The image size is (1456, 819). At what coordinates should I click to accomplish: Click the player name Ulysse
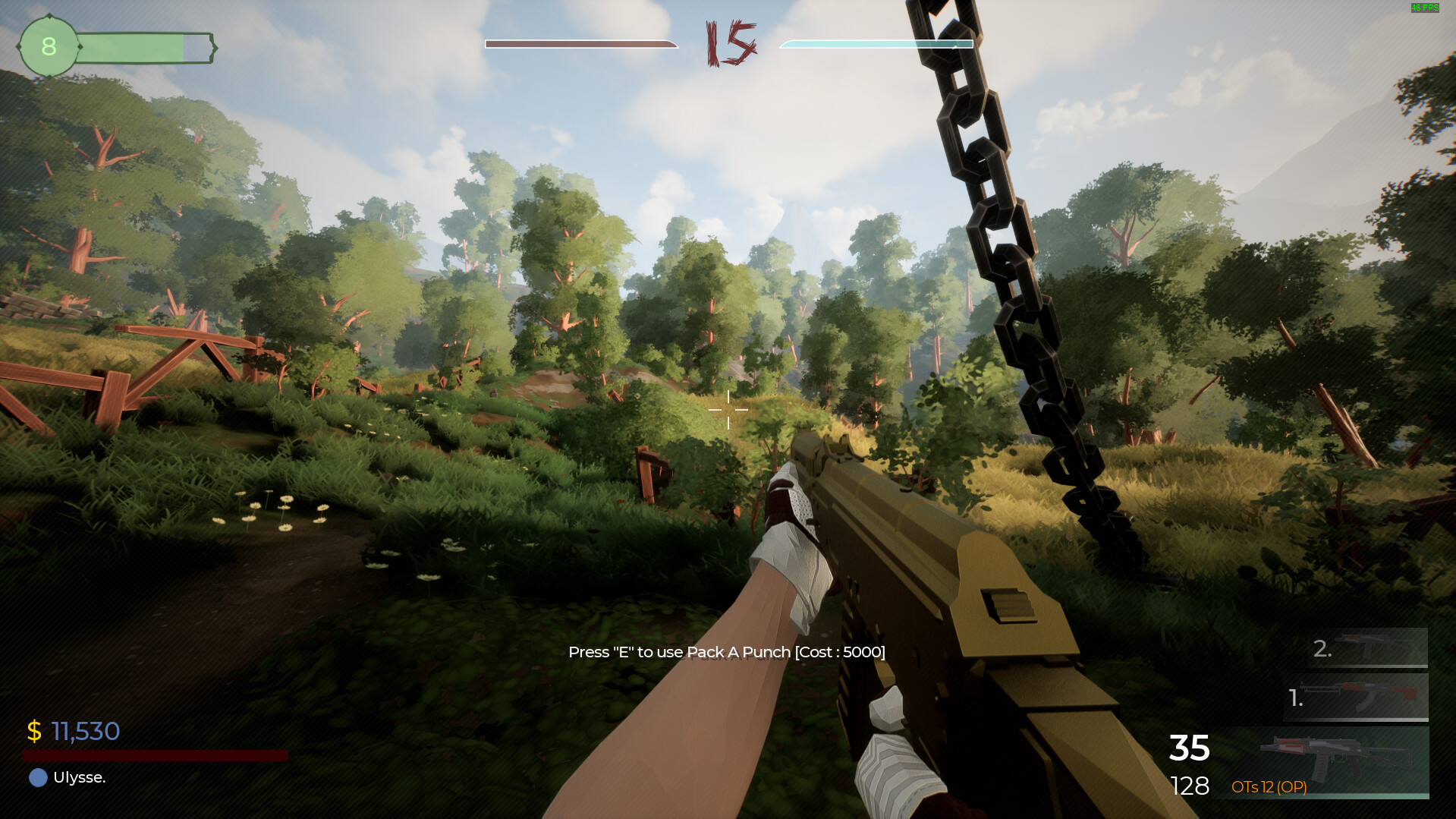tap(79, 777)
